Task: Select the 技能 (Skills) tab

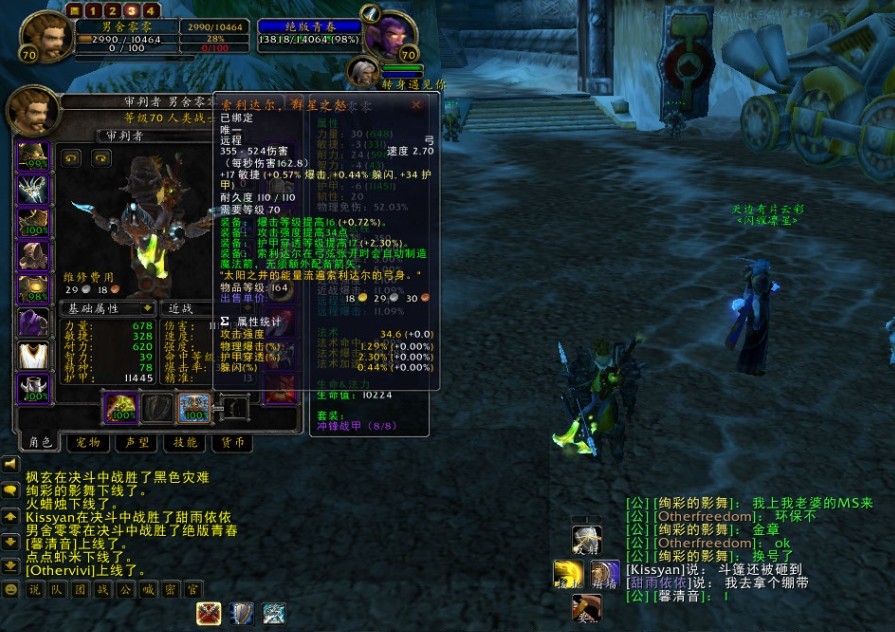Action: point(185,442)
